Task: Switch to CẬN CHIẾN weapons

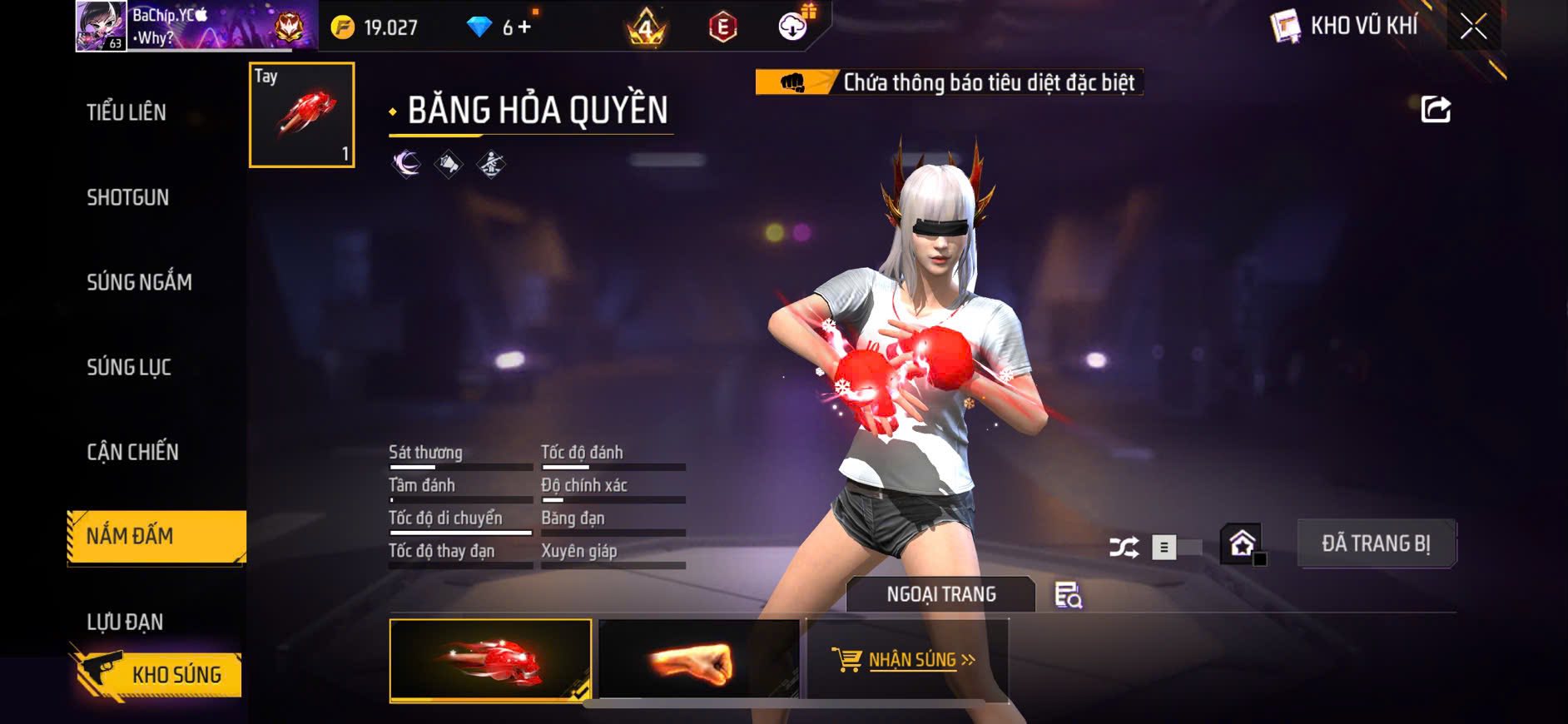Action: [x=133, y=452]
